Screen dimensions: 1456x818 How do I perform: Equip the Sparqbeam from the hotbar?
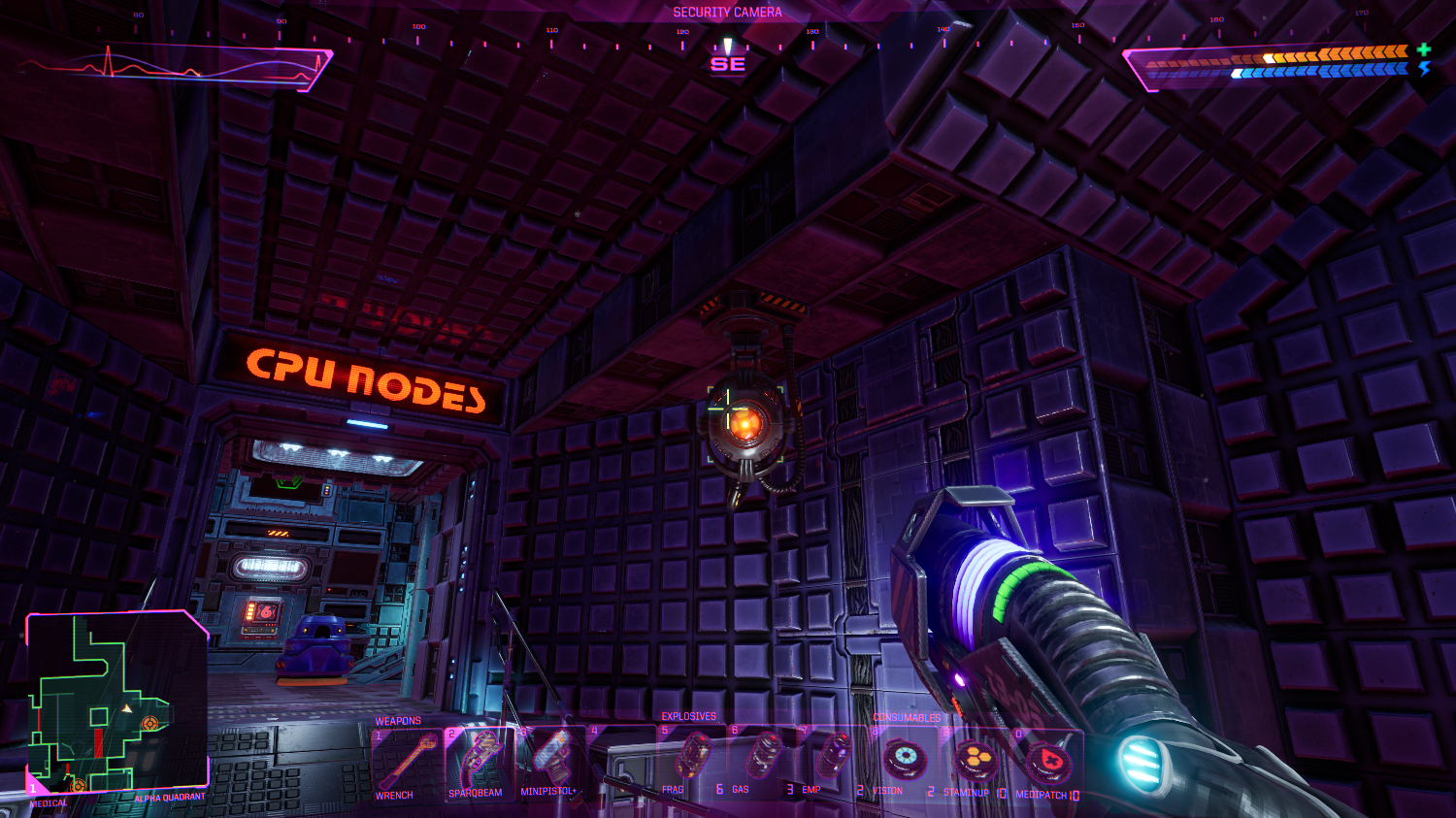[479, 762]
